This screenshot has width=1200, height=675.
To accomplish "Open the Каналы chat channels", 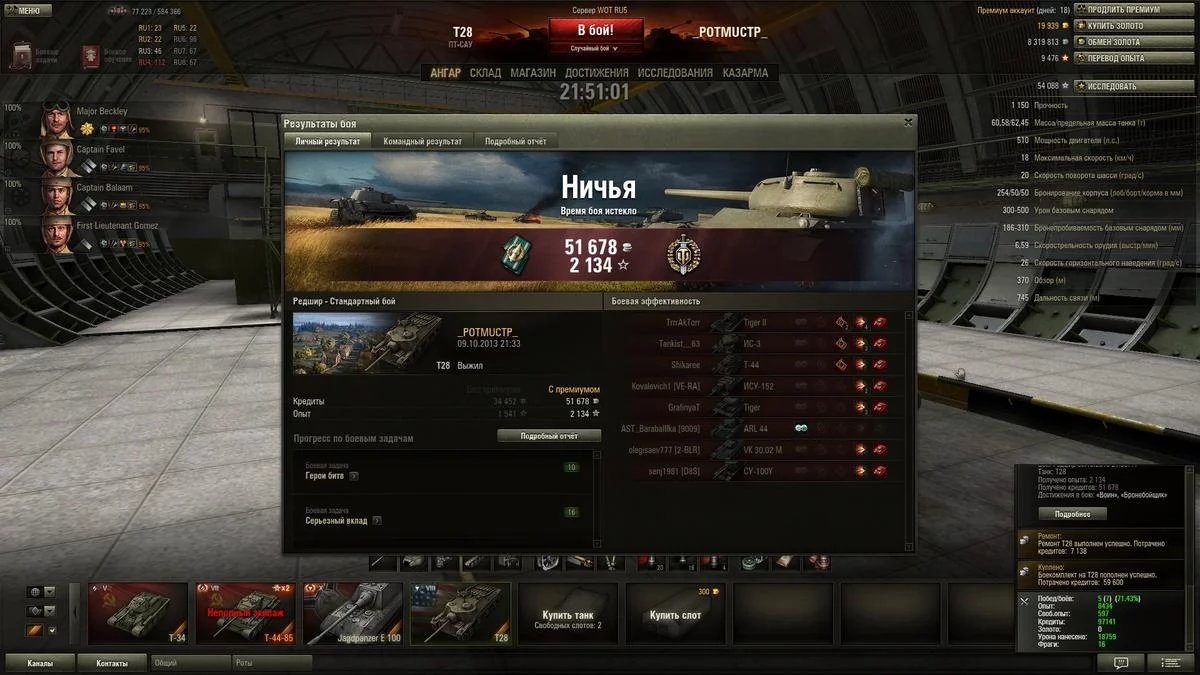I will tap(40, 663).
